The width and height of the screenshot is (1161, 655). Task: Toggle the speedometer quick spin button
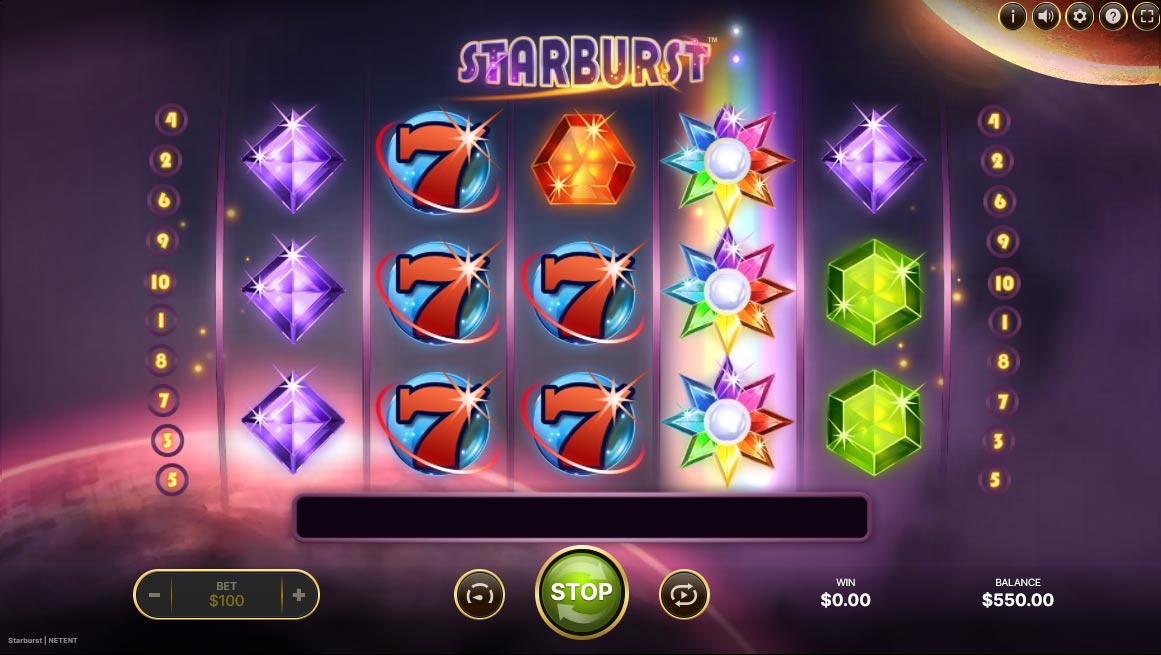(x=479, y=595)
